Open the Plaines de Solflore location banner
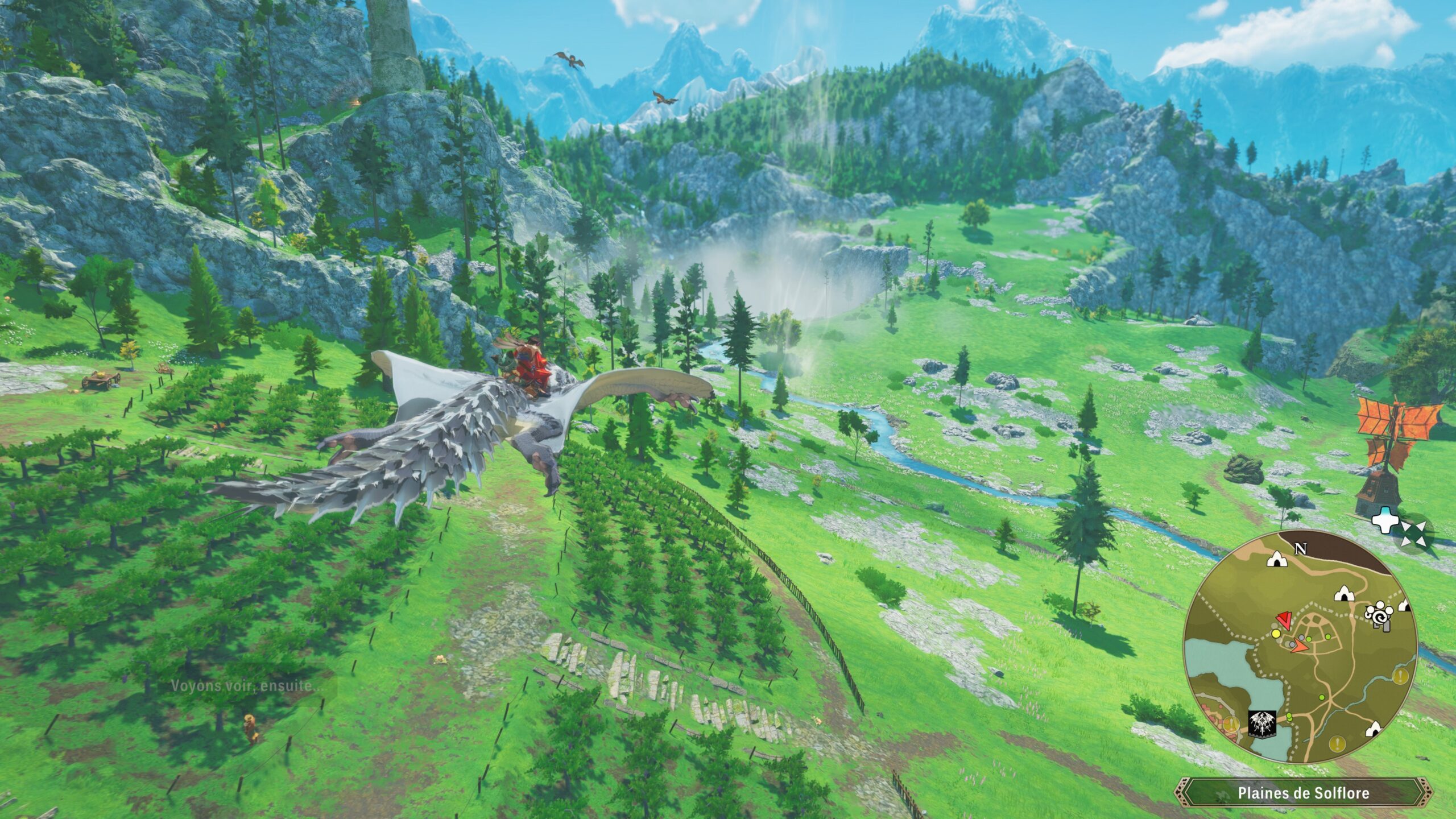 1304,793
